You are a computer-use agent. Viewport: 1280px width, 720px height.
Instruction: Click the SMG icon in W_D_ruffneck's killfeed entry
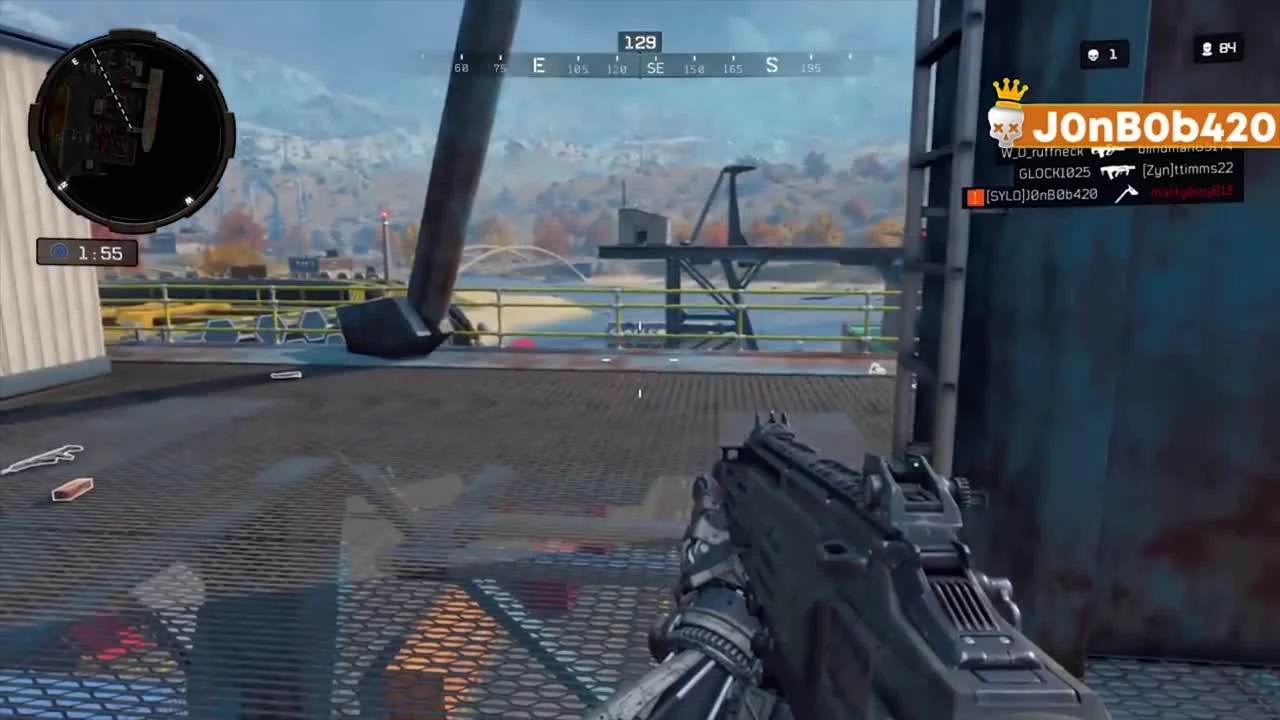1108,154
